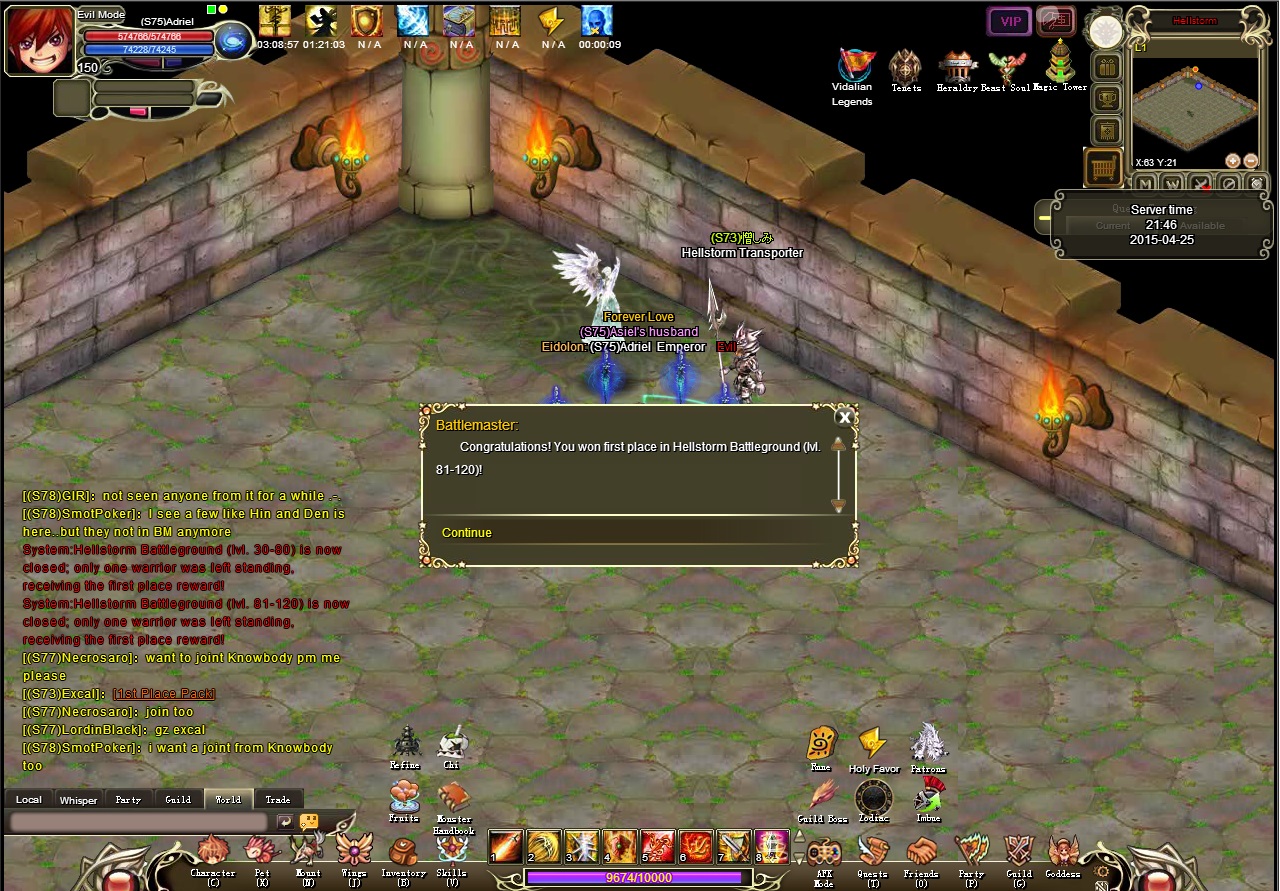Open the Refine menu

[406, 745]
